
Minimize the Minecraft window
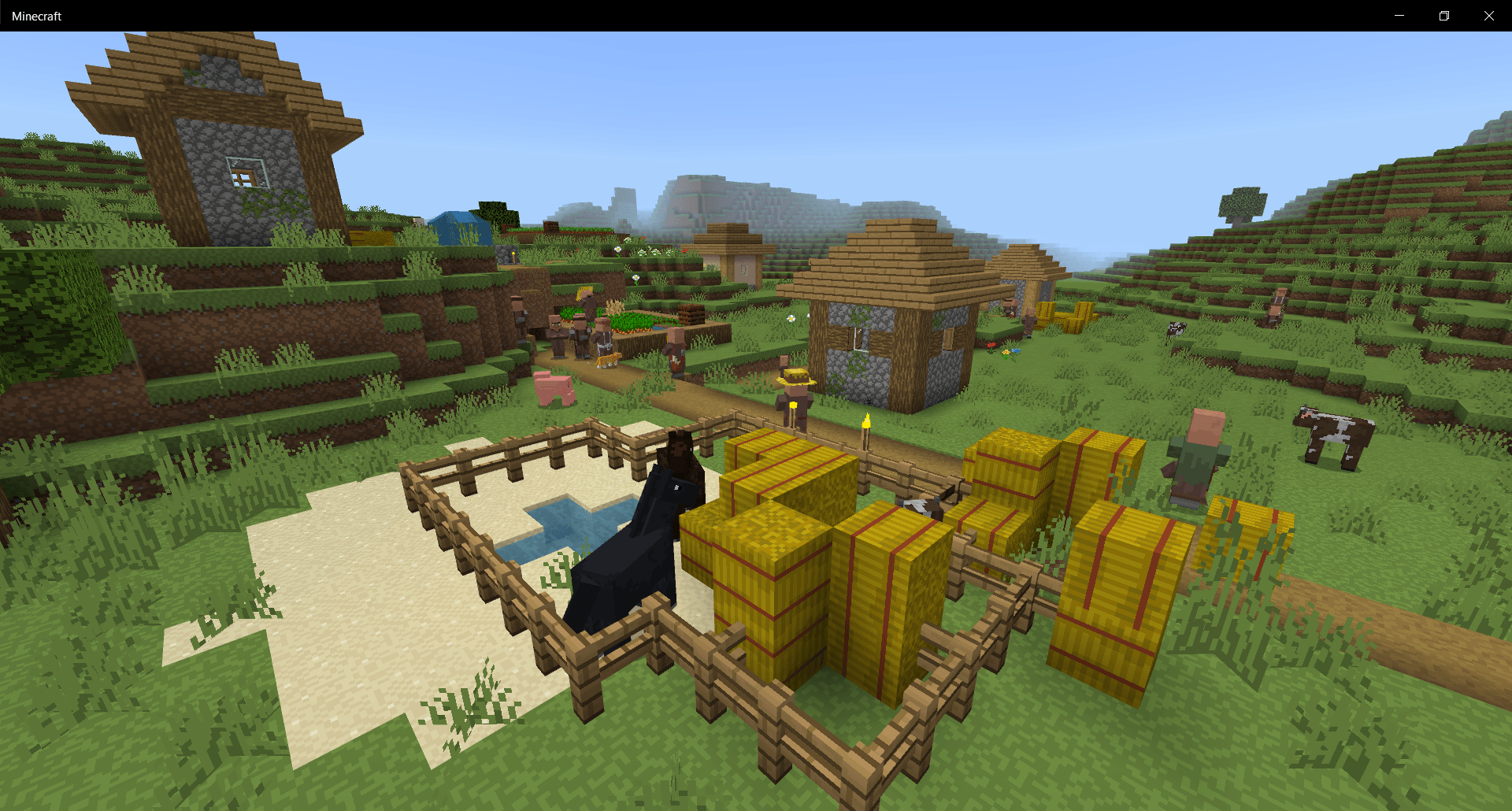(x=1399, y=15)
